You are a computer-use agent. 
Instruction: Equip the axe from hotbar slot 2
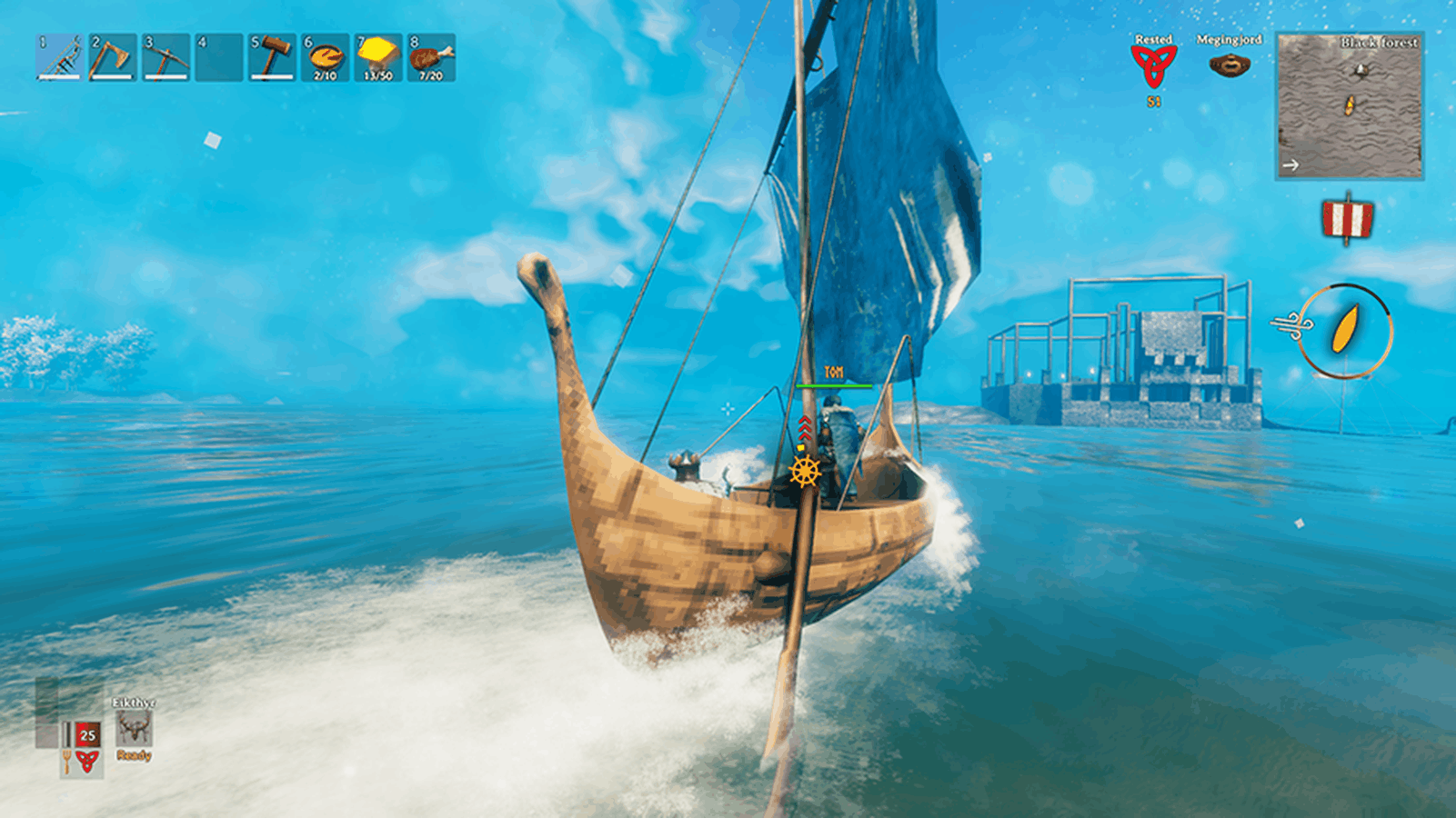pyautogui.click(x=113, y=57)
